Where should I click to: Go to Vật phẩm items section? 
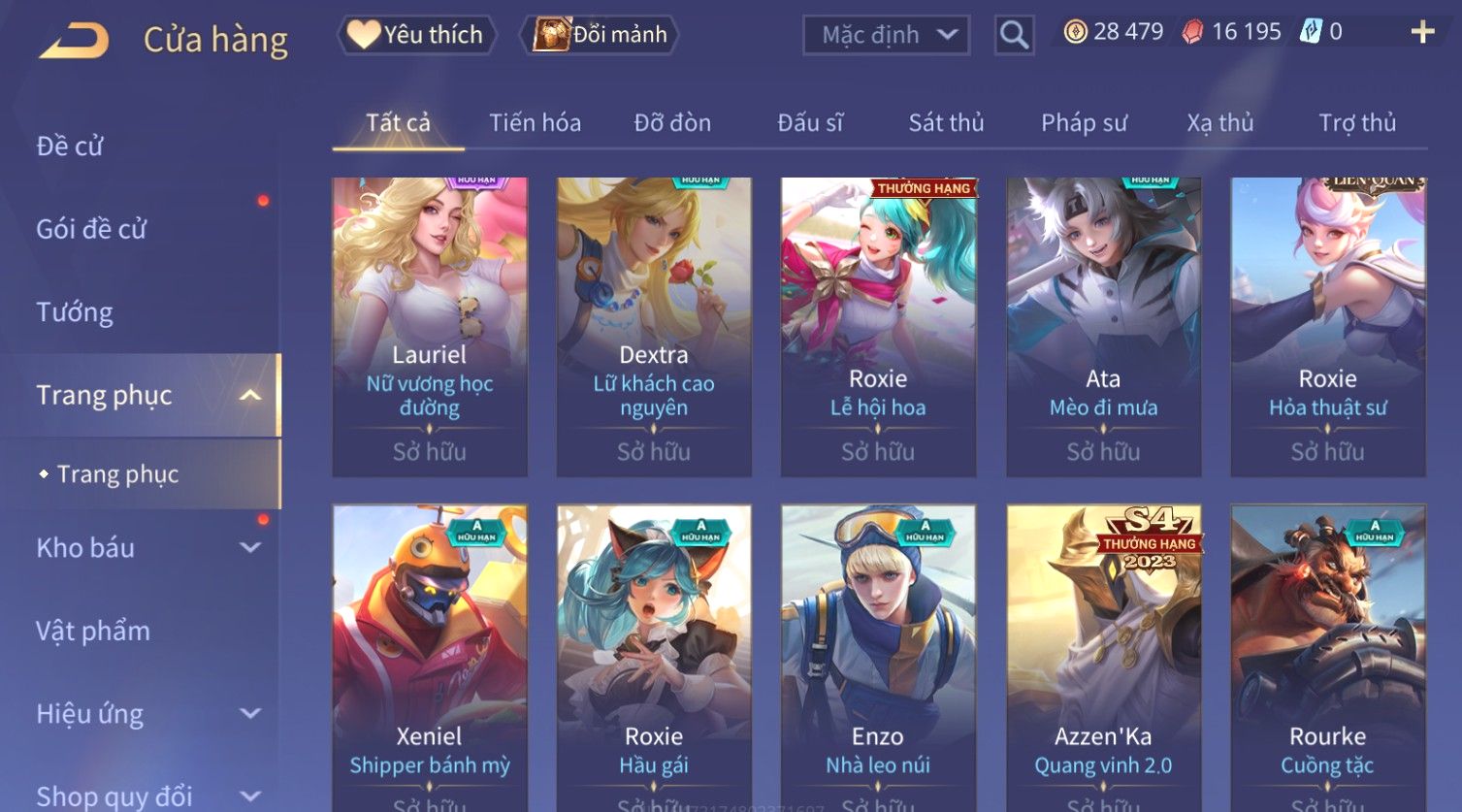pyautogui.click(x=93, y=631)
